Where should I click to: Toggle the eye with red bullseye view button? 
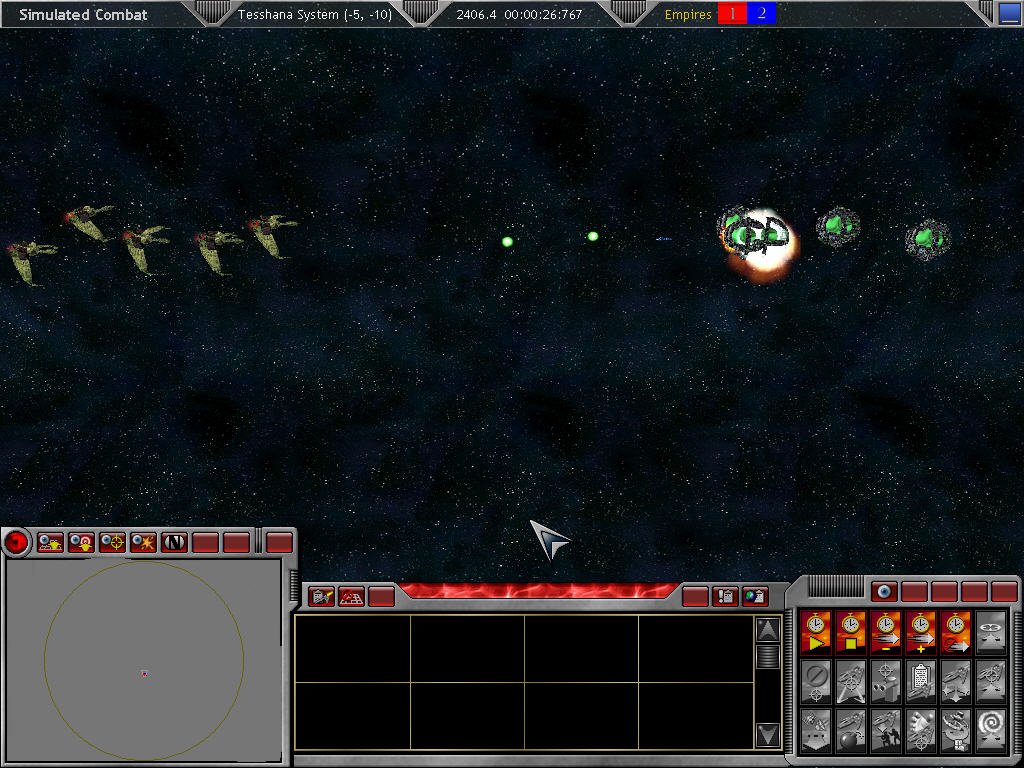82,543
